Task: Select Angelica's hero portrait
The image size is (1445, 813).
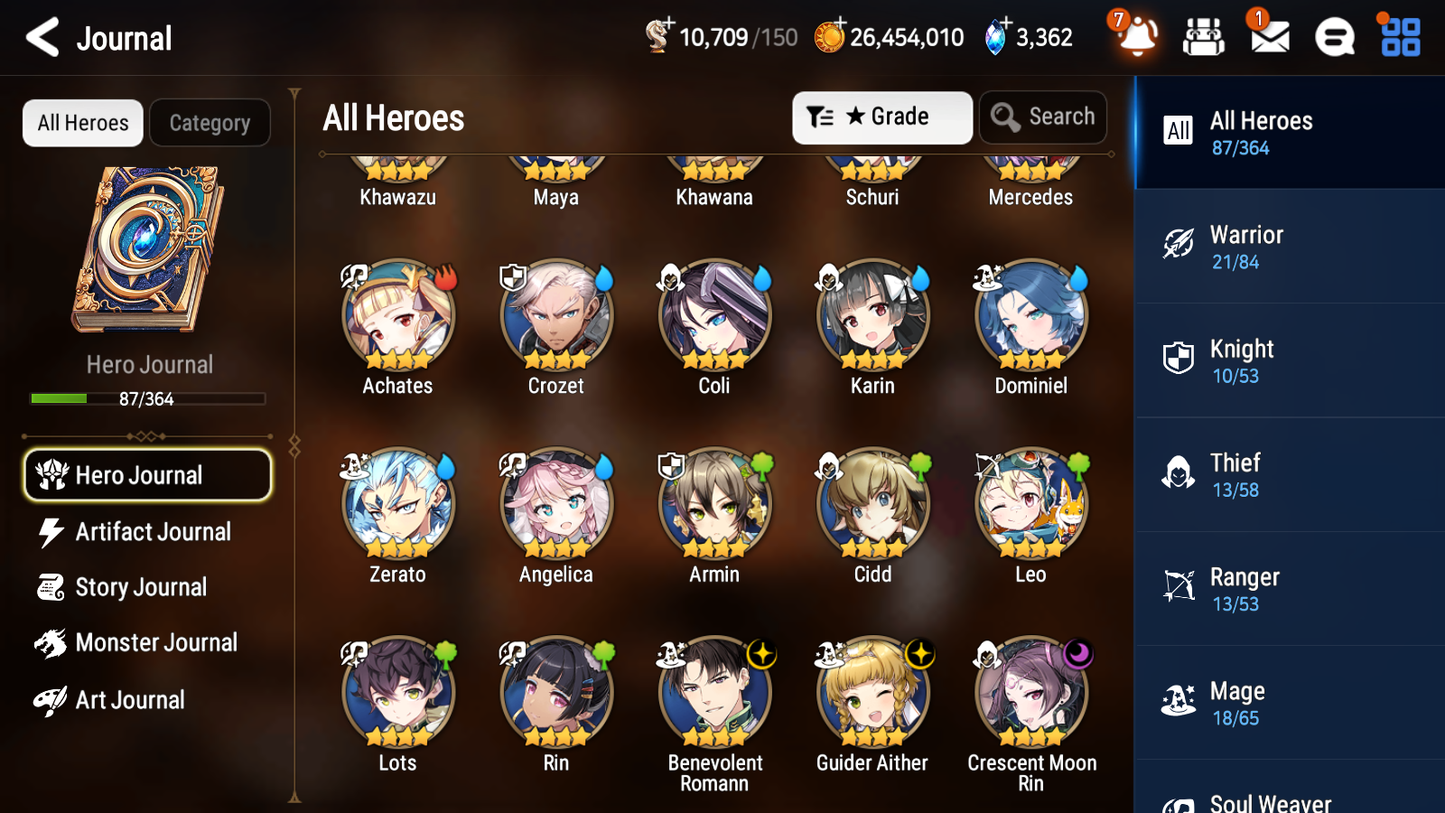Action: coord(556,503)
